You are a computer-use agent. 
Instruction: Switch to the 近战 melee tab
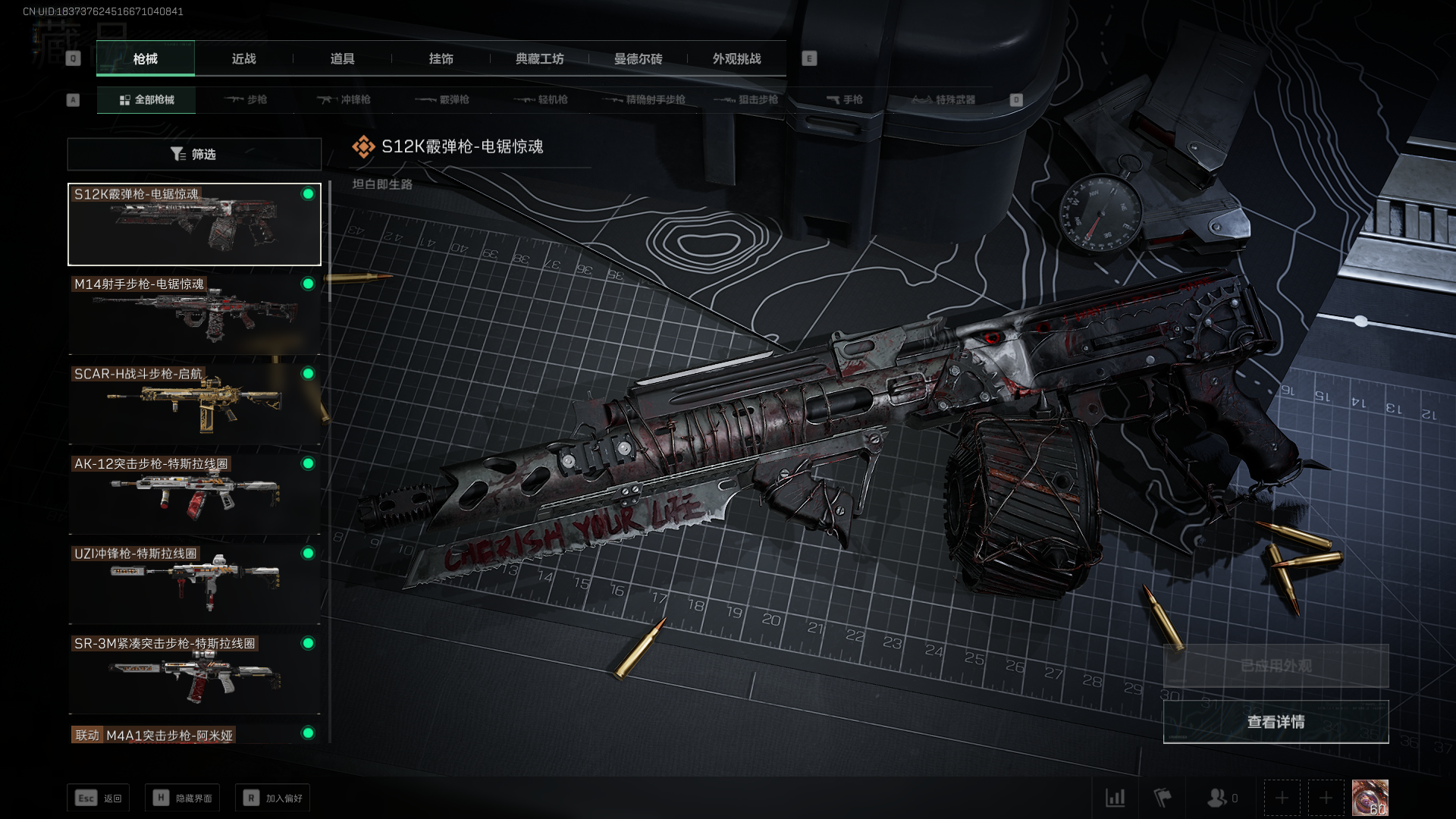tap(243, 58)
